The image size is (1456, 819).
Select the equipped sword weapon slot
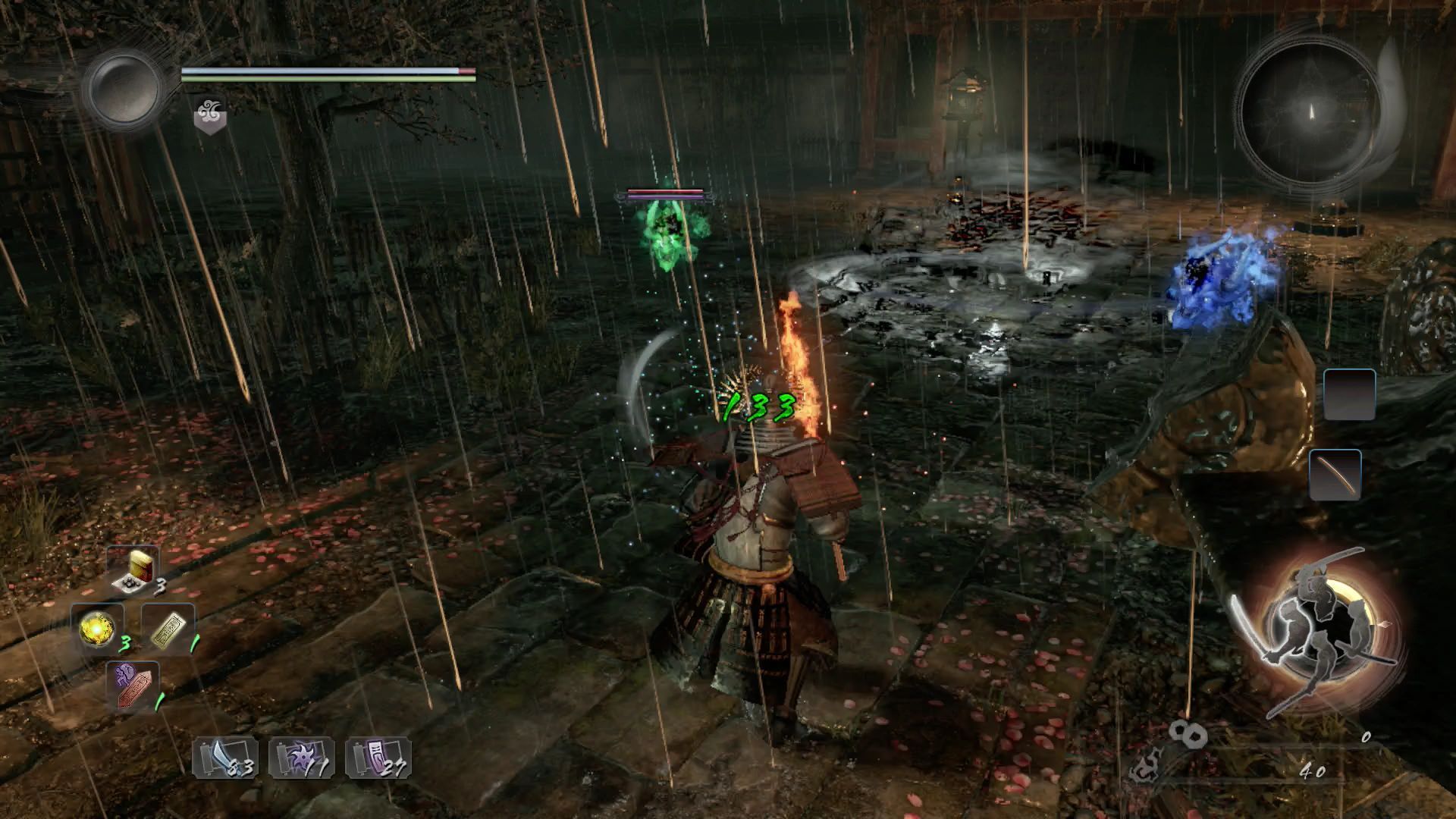pos(1335,475)
